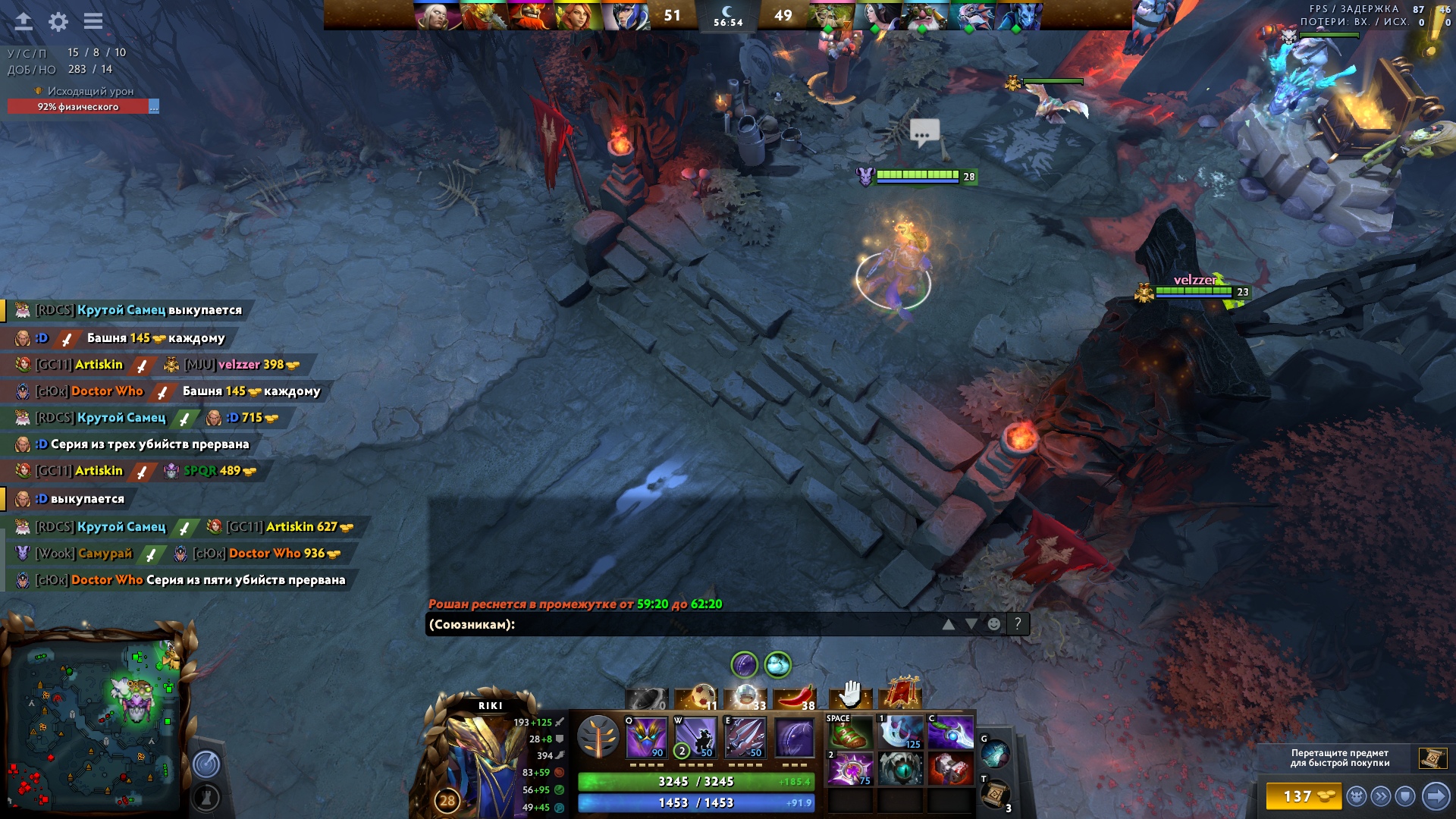Use the Town Portal Scroll slot
Viewport: 1456px width, 819px height.
[x=995, y=794]
